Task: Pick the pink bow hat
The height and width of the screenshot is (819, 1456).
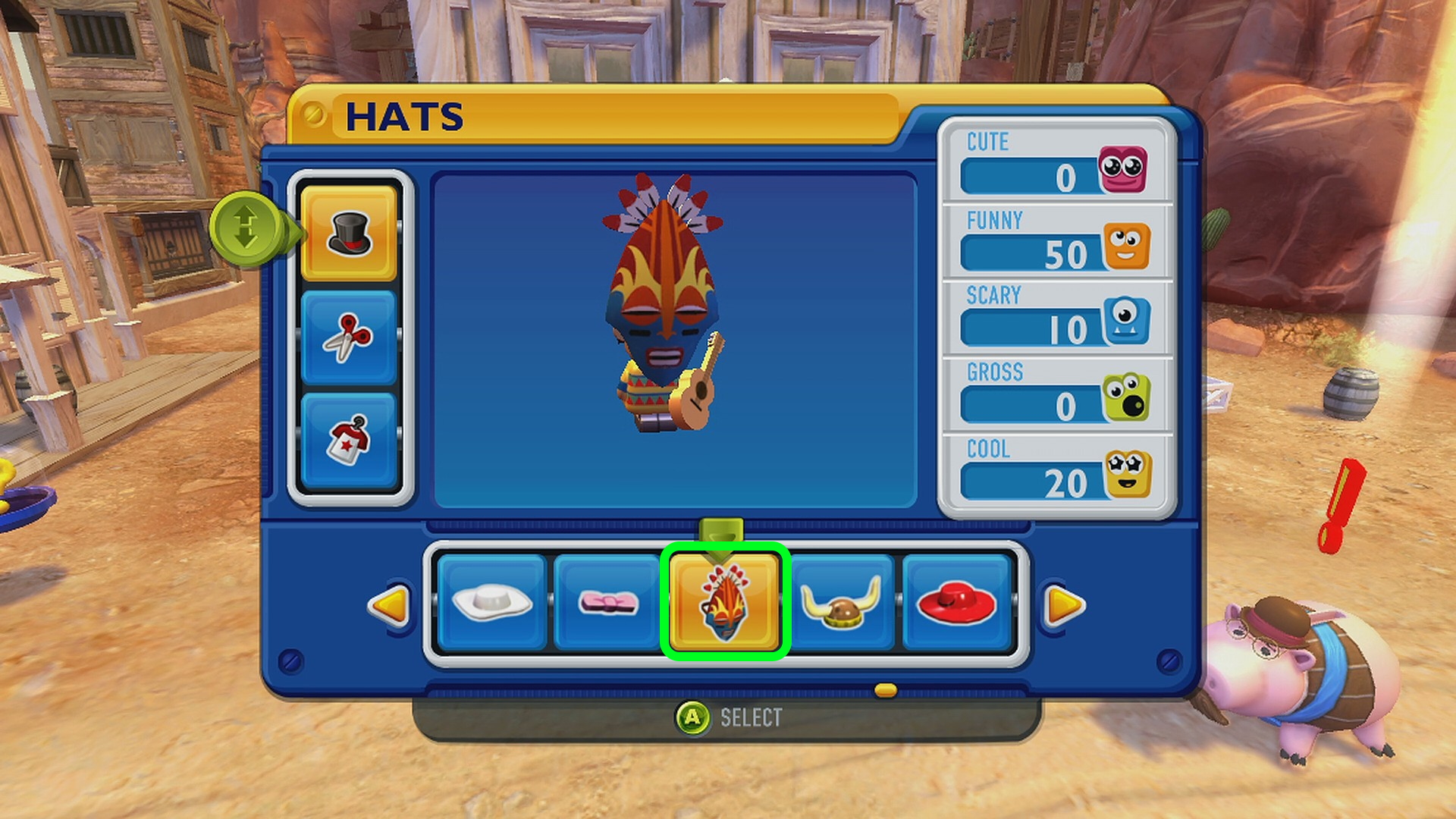Action: pyautogui.click(x=608, y=603)
